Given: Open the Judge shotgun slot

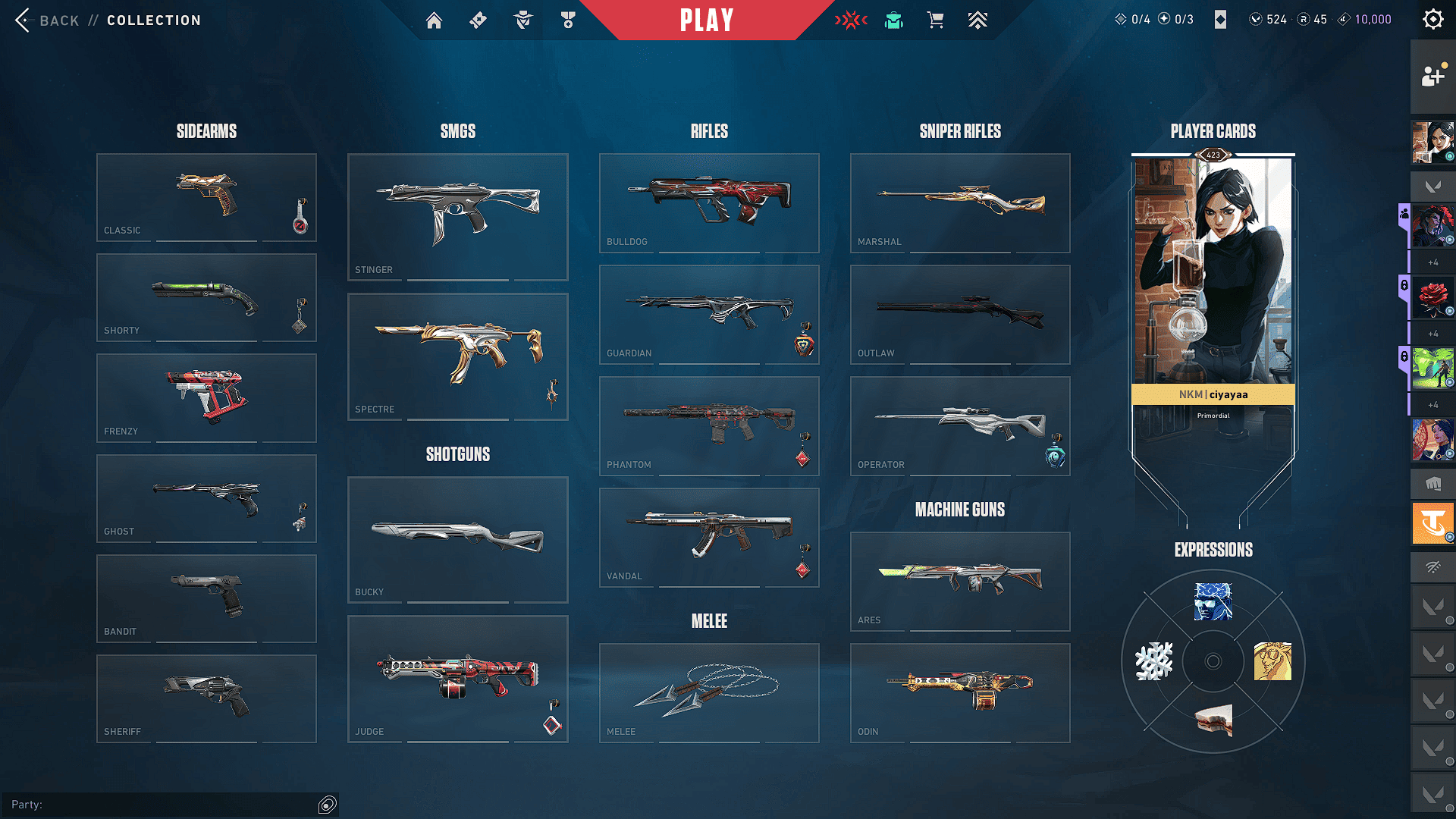Looking at the screenshot, I should tap(457, 679).
